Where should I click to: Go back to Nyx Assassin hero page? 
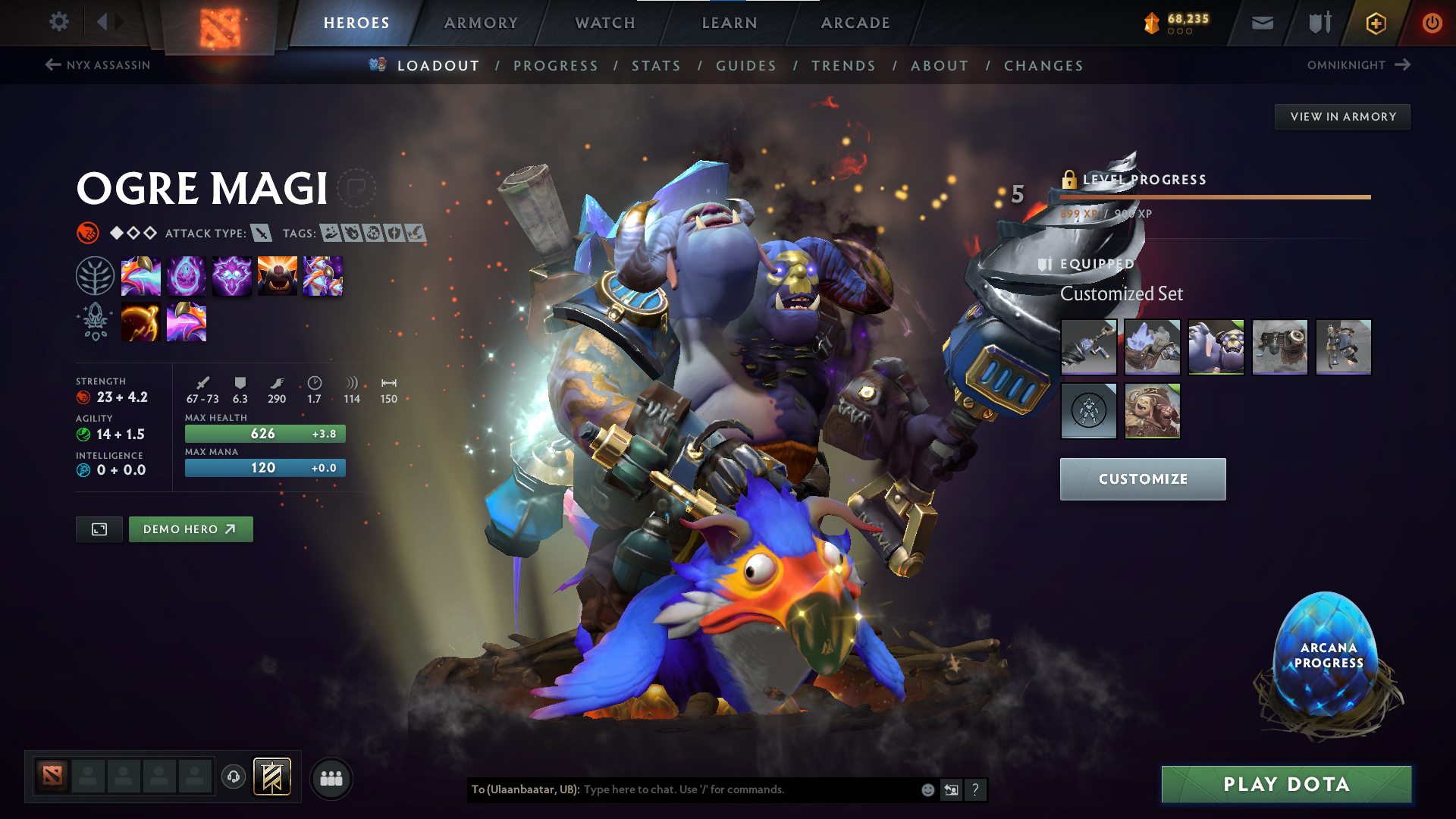coord(99,65)
